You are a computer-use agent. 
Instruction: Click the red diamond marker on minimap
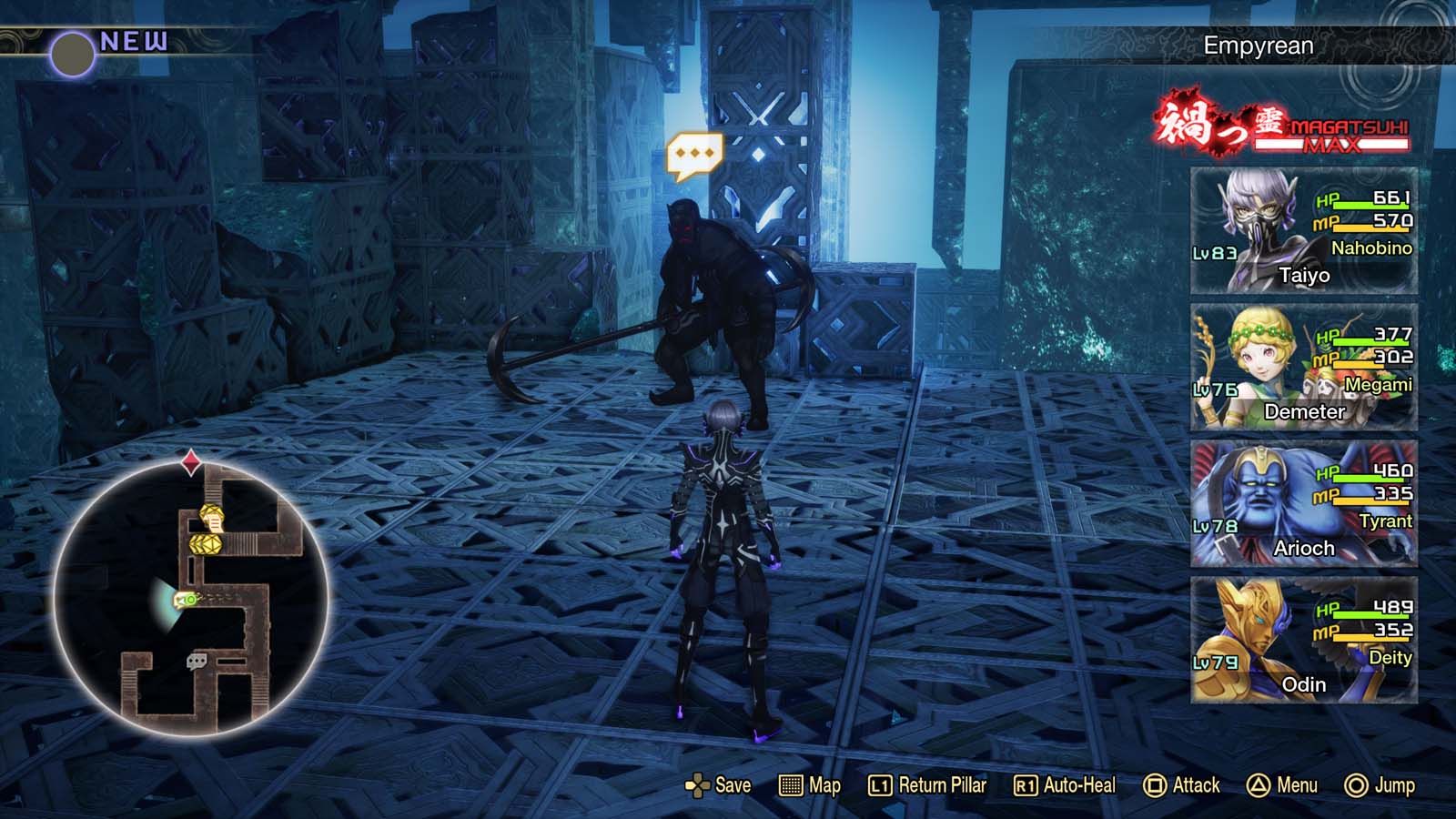pos(189,464)
